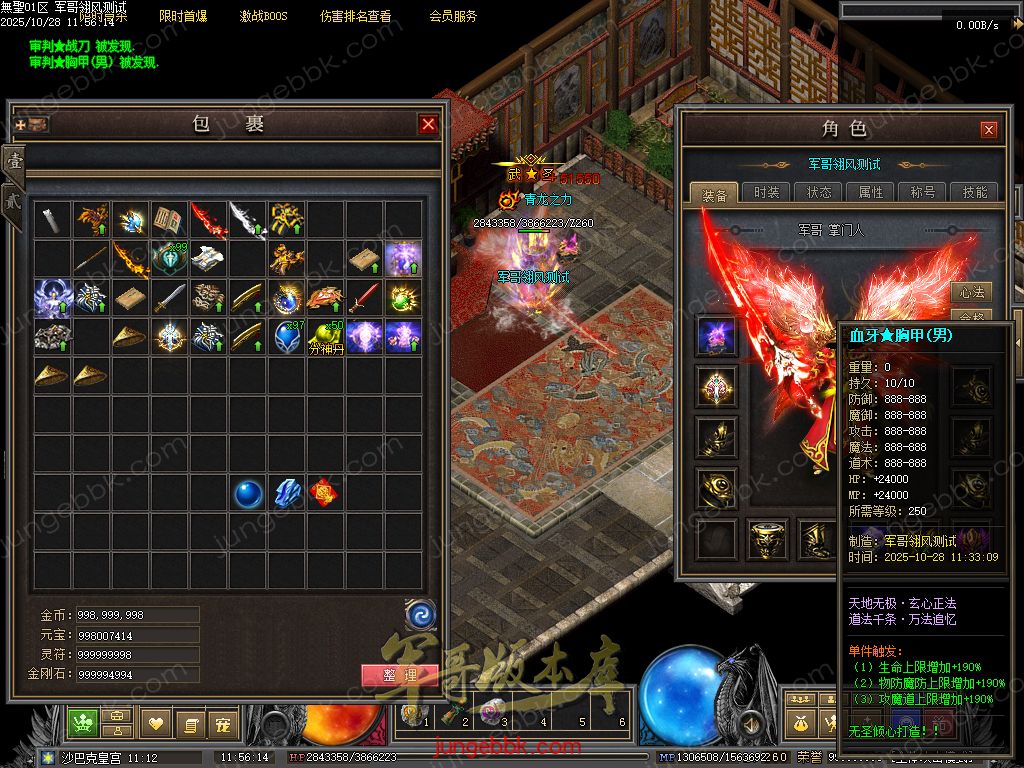
Task: Open the 心法 button in character panel
Action: point(971,292)
